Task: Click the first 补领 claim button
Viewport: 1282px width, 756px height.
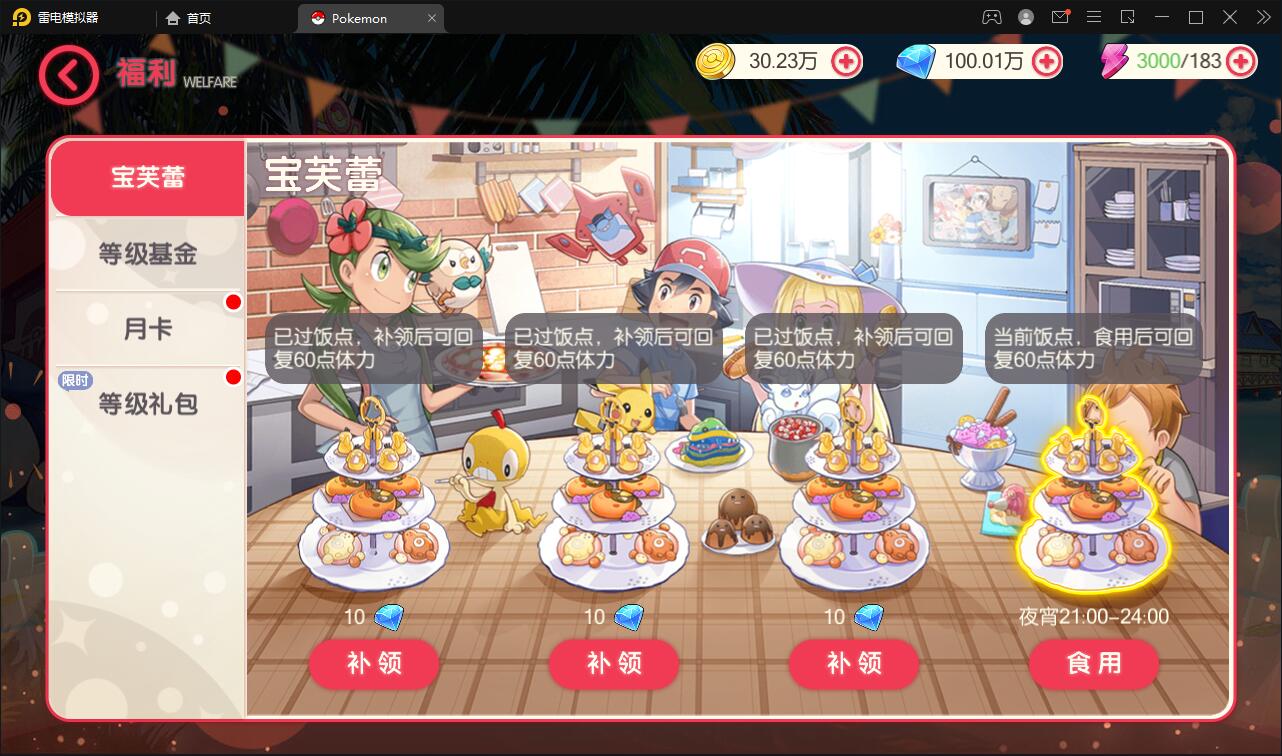Action: click(x=373, y=664)
